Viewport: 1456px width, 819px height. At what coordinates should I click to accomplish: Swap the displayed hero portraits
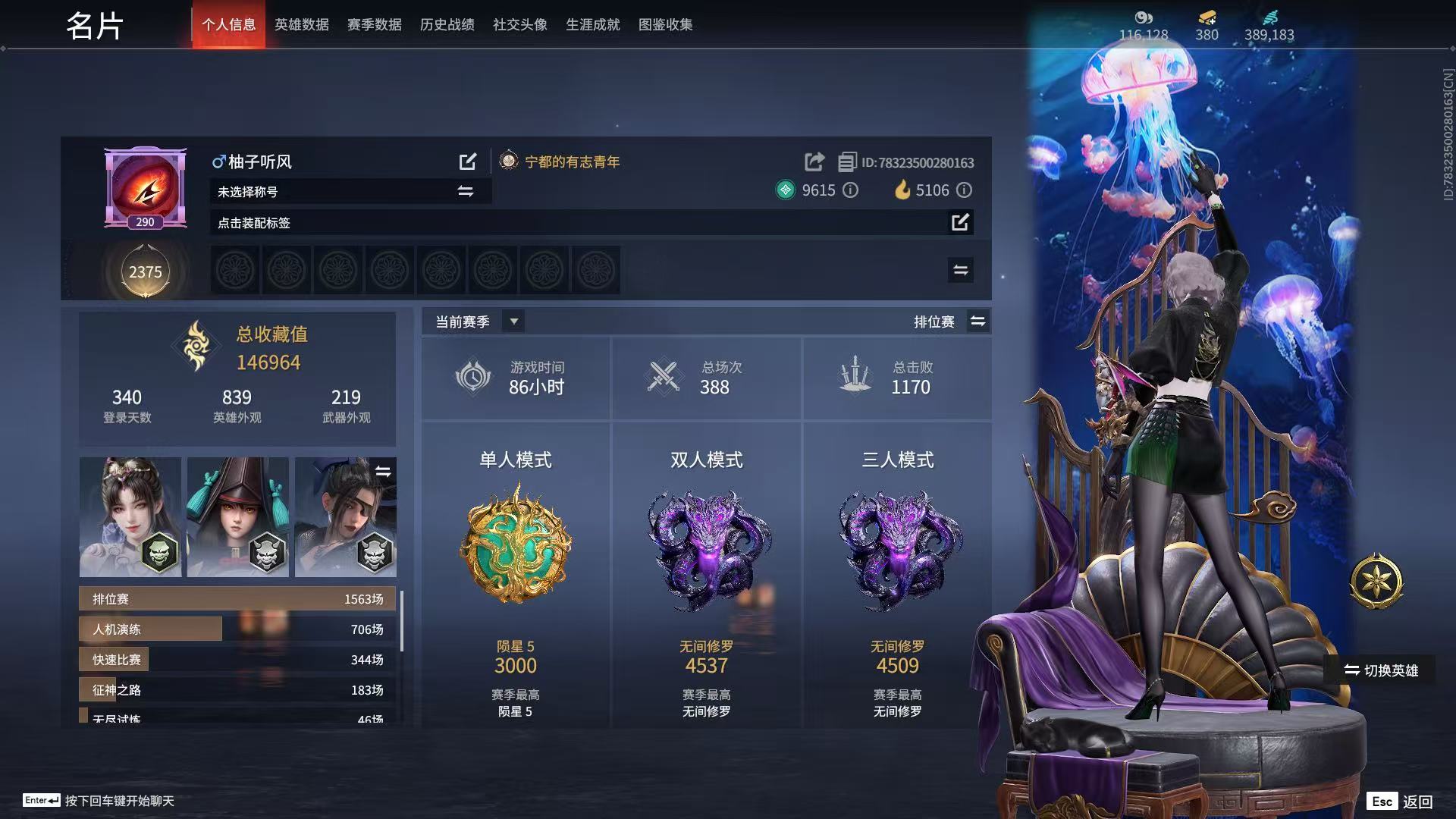pos(383,472)
